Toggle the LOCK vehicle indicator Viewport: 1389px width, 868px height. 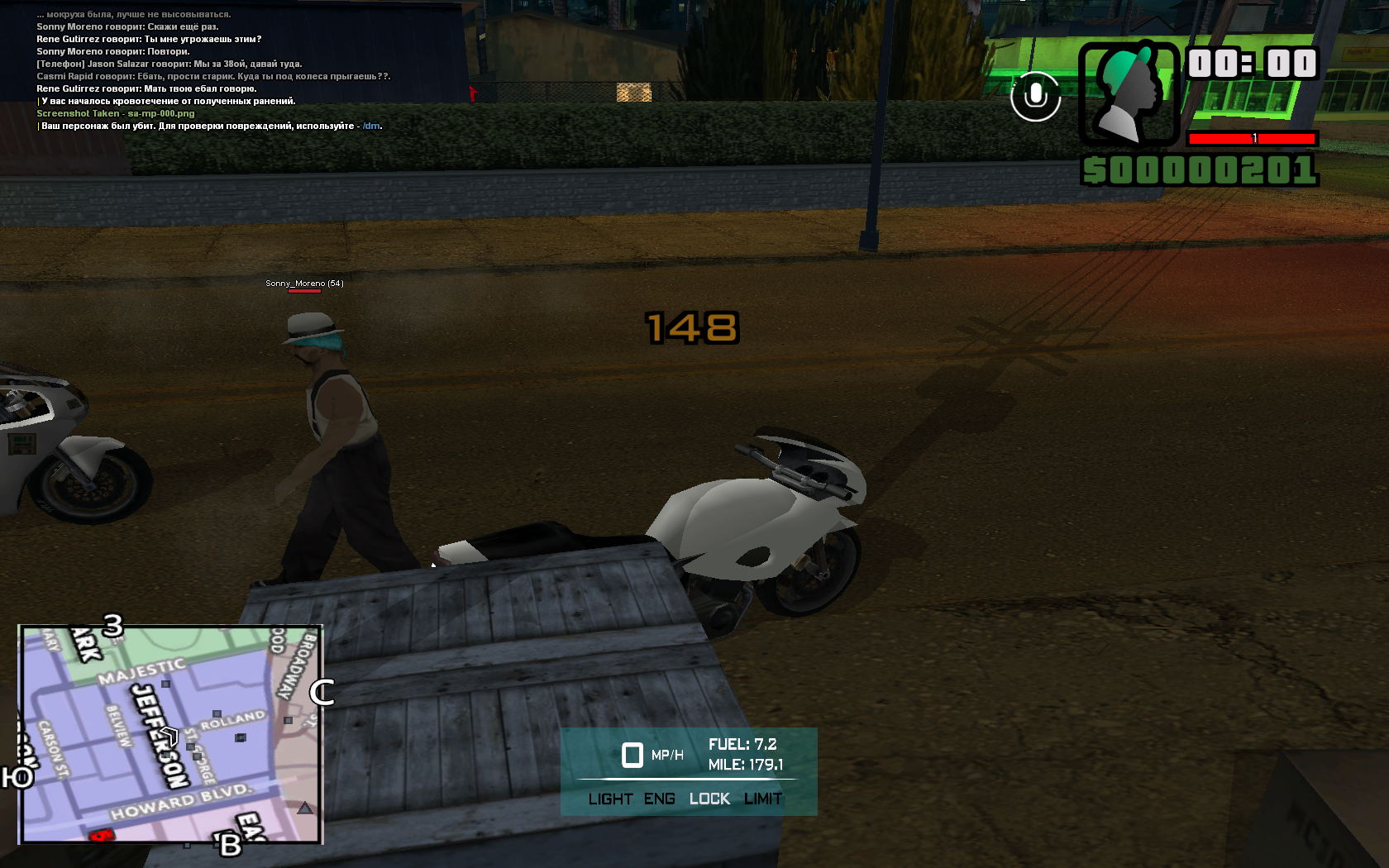[709, 799]
